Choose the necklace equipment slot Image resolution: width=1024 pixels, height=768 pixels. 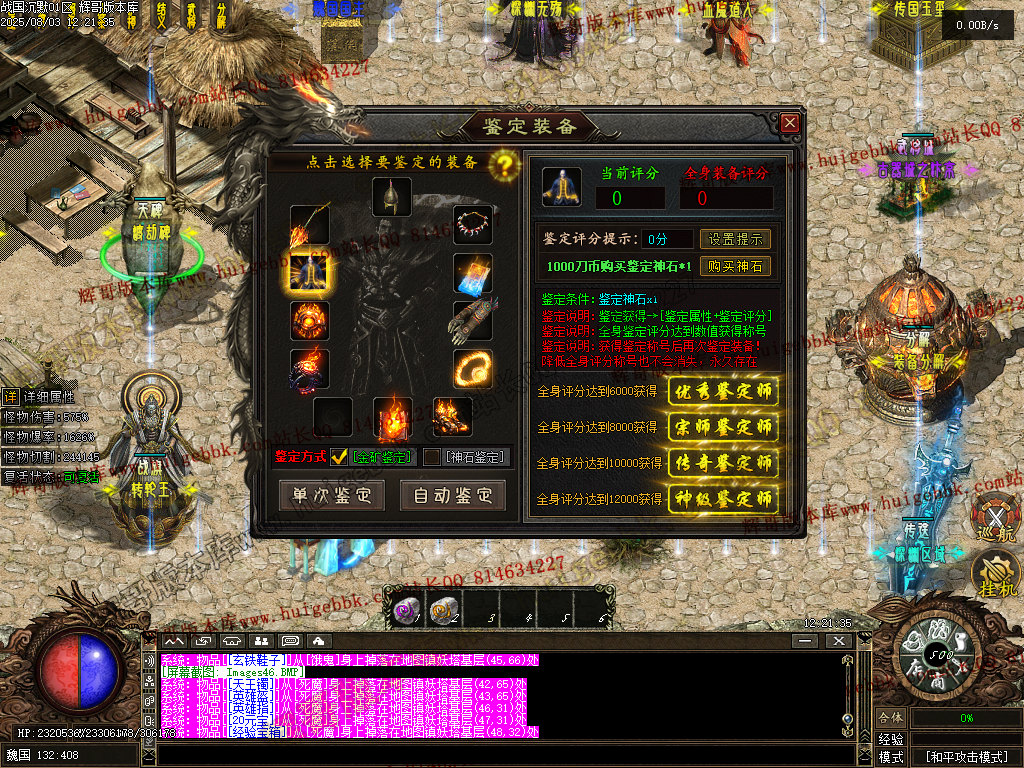[472, 225]
